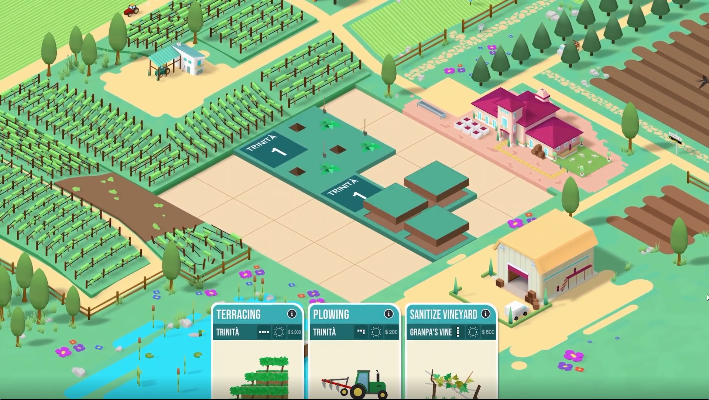The width and height of the screenshot is (709, 400).
Task: View info on the Sanitize Vineyard card
Action: pyautogui.click(x=487, y=314)
